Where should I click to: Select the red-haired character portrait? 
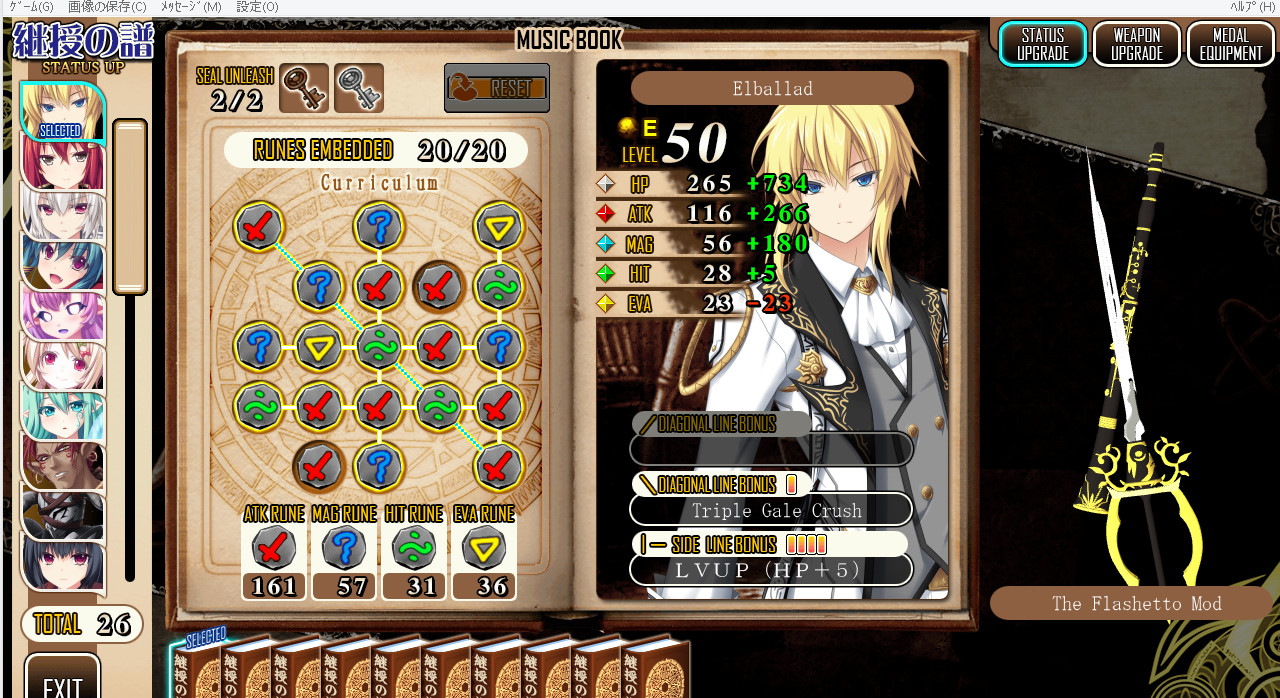click(62, 164)
